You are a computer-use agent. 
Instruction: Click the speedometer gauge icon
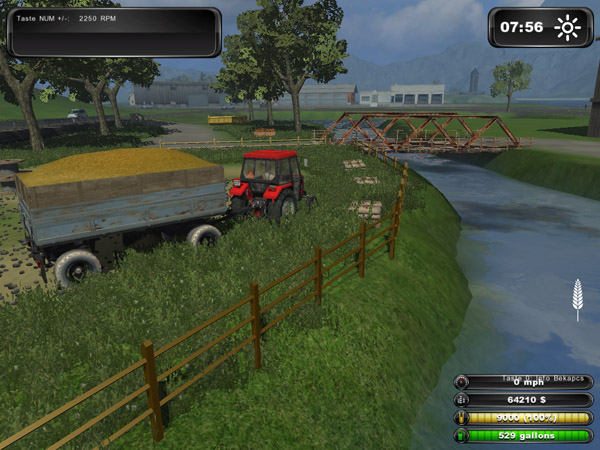(461, 381)
